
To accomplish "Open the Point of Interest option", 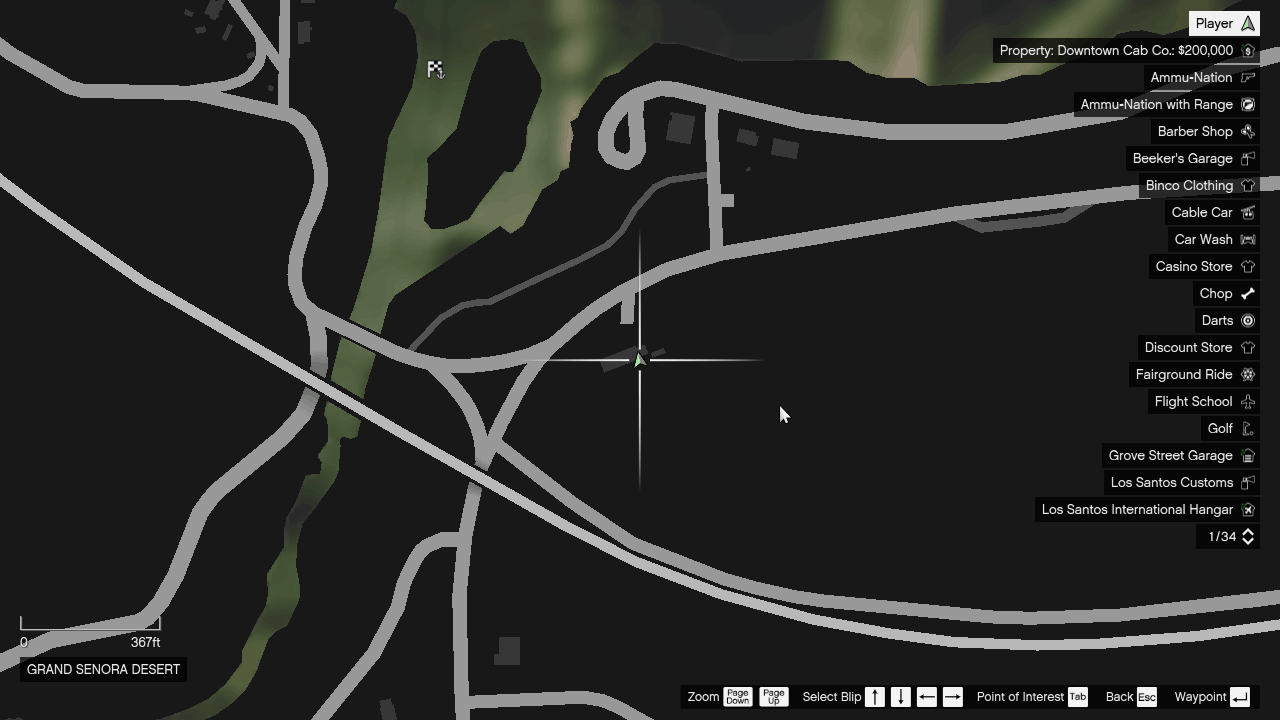I will point(1020,697).
